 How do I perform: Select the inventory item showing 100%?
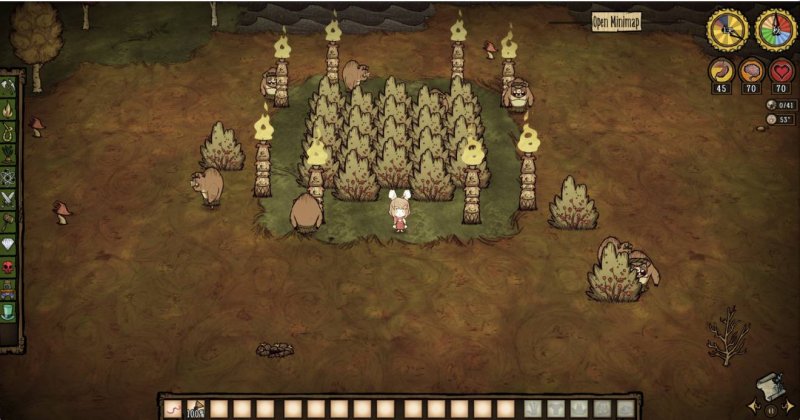195,408
